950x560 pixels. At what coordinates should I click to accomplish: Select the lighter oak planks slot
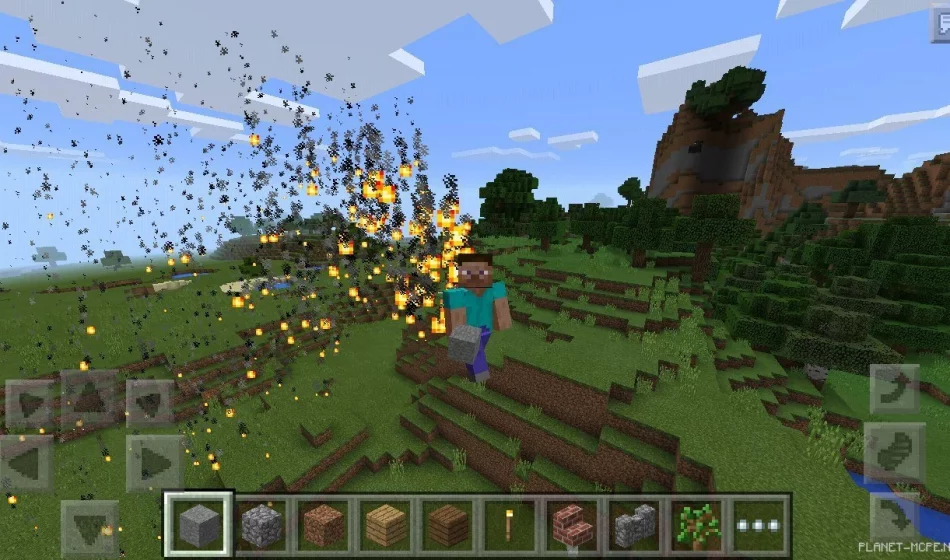coord(386,524)
